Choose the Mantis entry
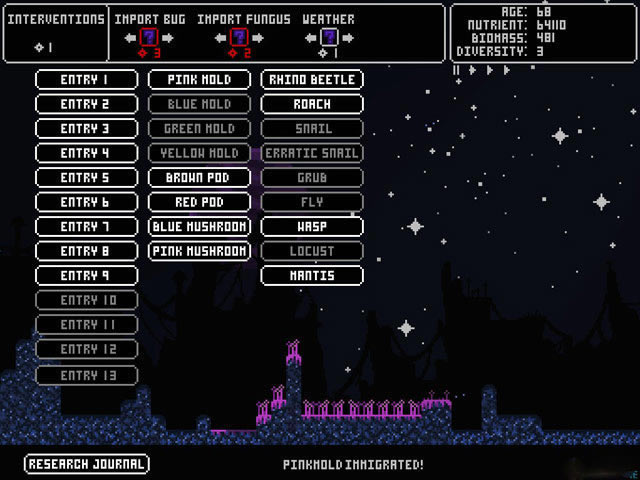 [x=312, y=275]
